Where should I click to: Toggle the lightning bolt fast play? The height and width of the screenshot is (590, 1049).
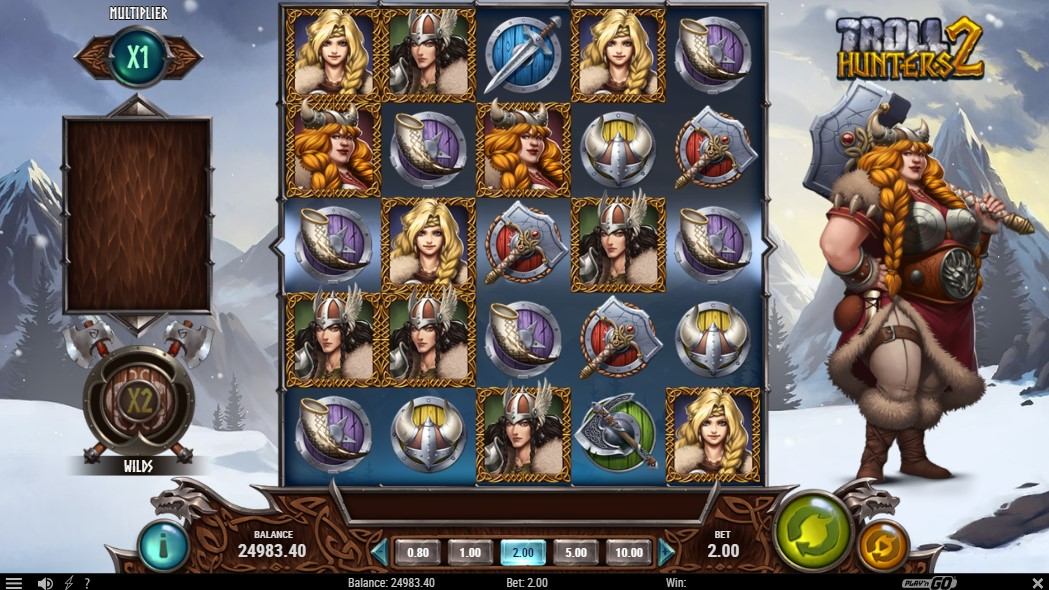pyautogui.click(x=68, y=583)
